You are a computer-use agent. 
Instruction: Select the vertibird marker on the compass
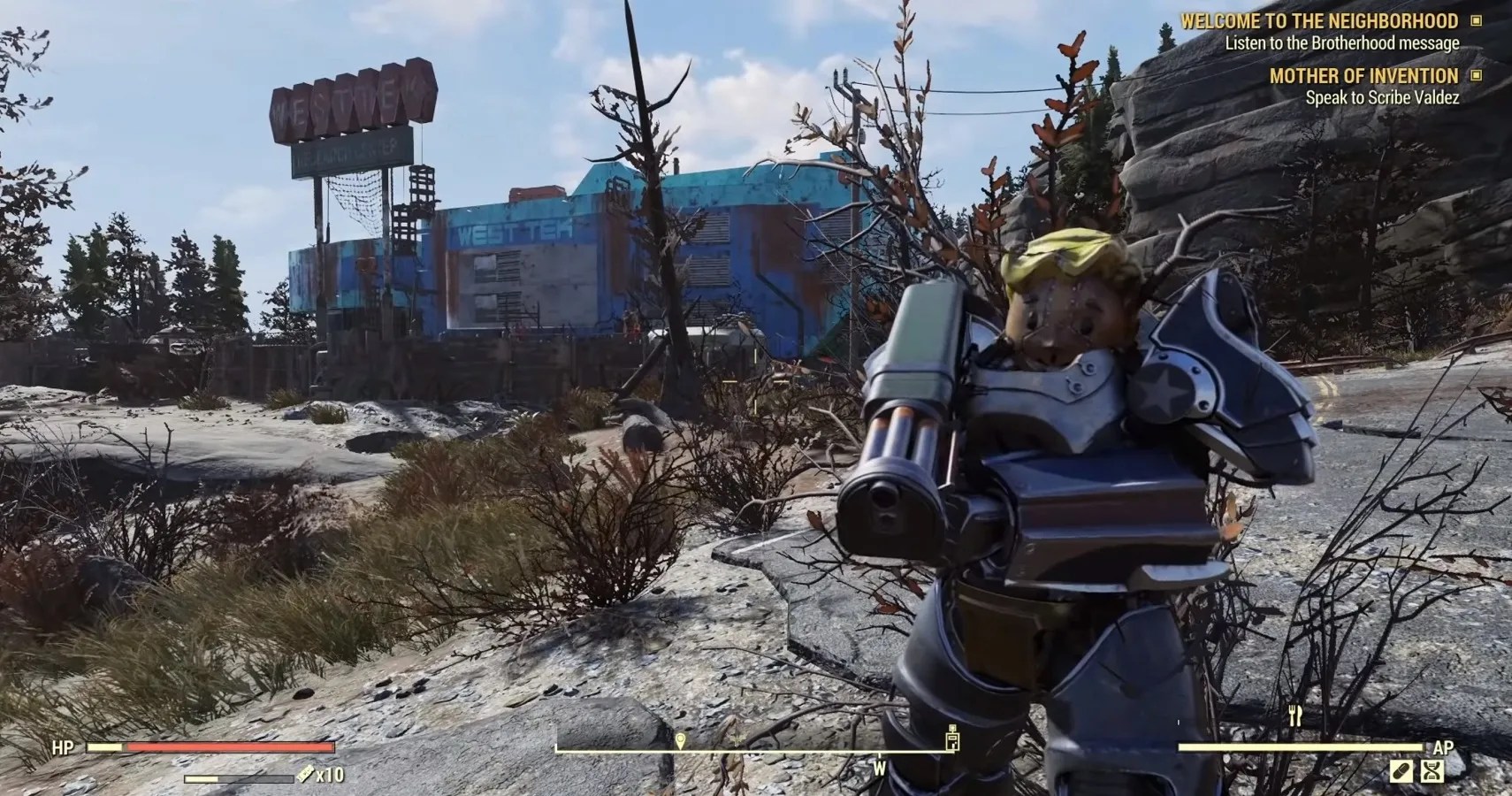[737, 739]
